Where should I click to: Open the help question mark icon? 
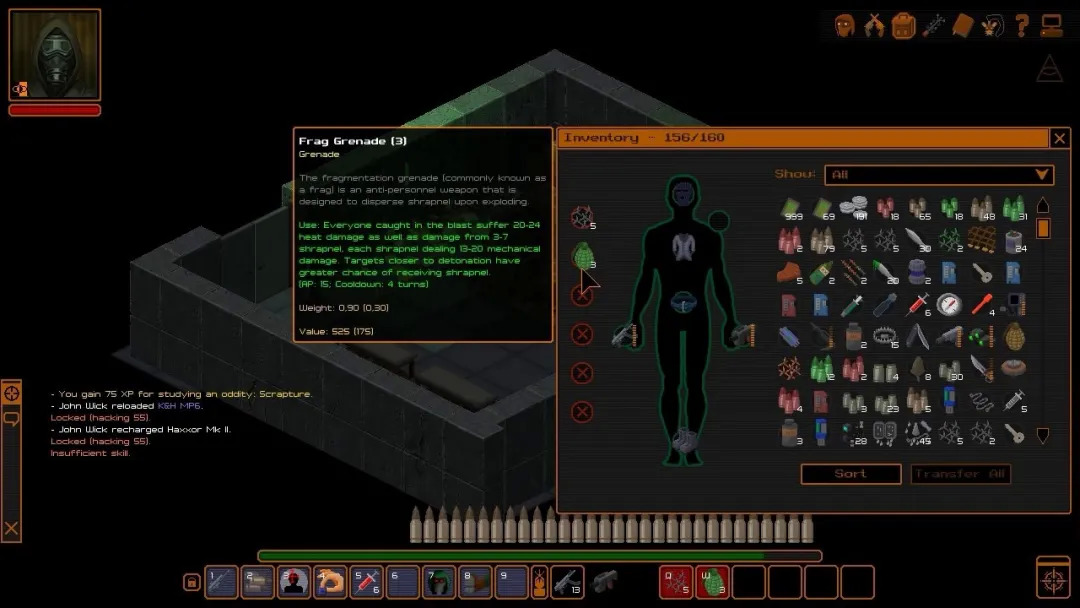tap(1022, 24)
